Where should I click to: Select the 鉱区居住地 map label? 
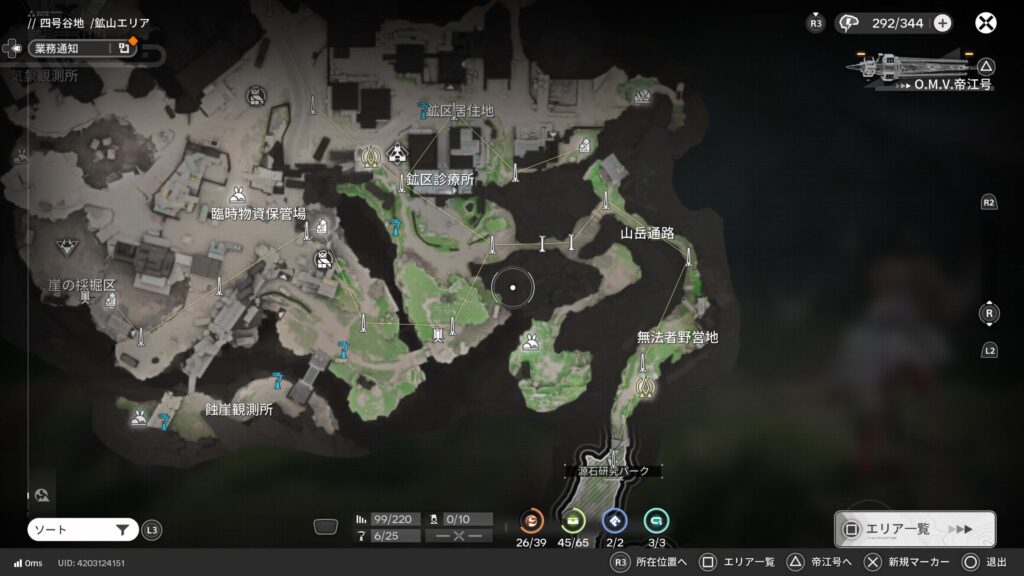point(460,110)
